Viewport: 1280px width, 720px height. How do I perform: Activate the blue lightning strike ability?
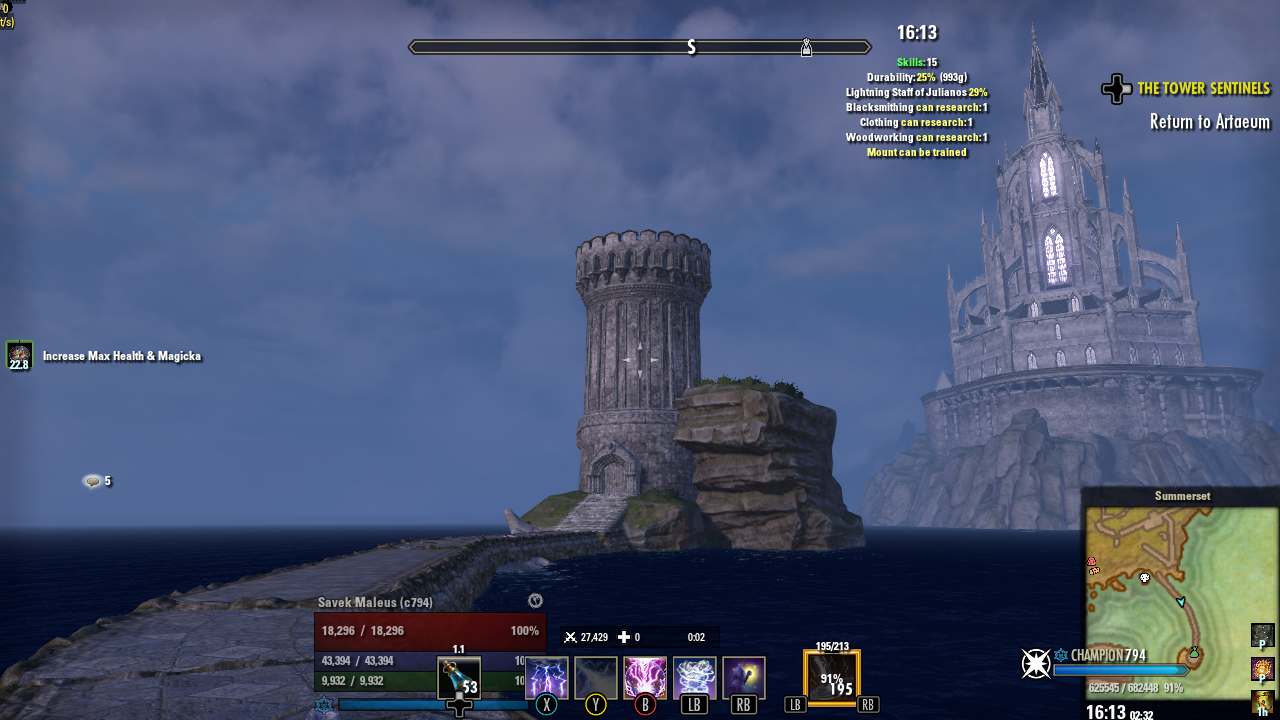pos(547,677)
